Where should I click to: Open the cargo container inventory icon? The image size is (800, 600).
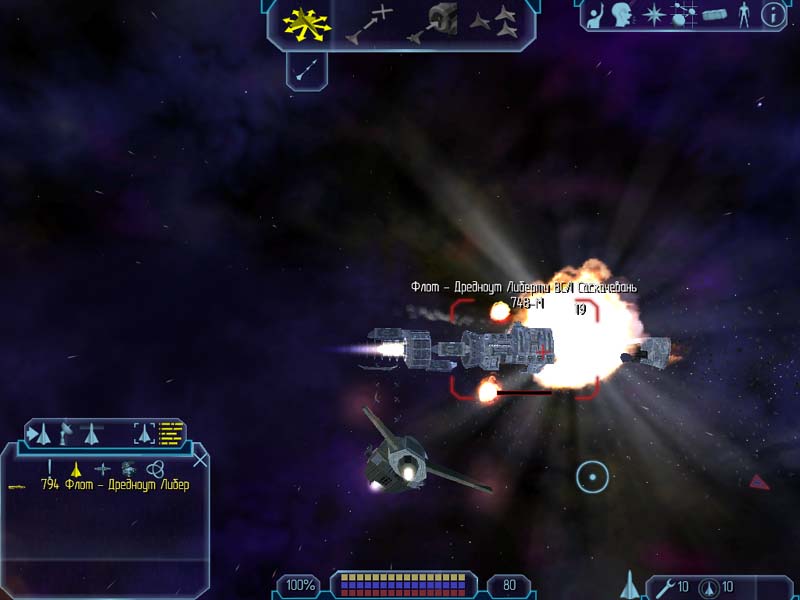pos(714,16)
